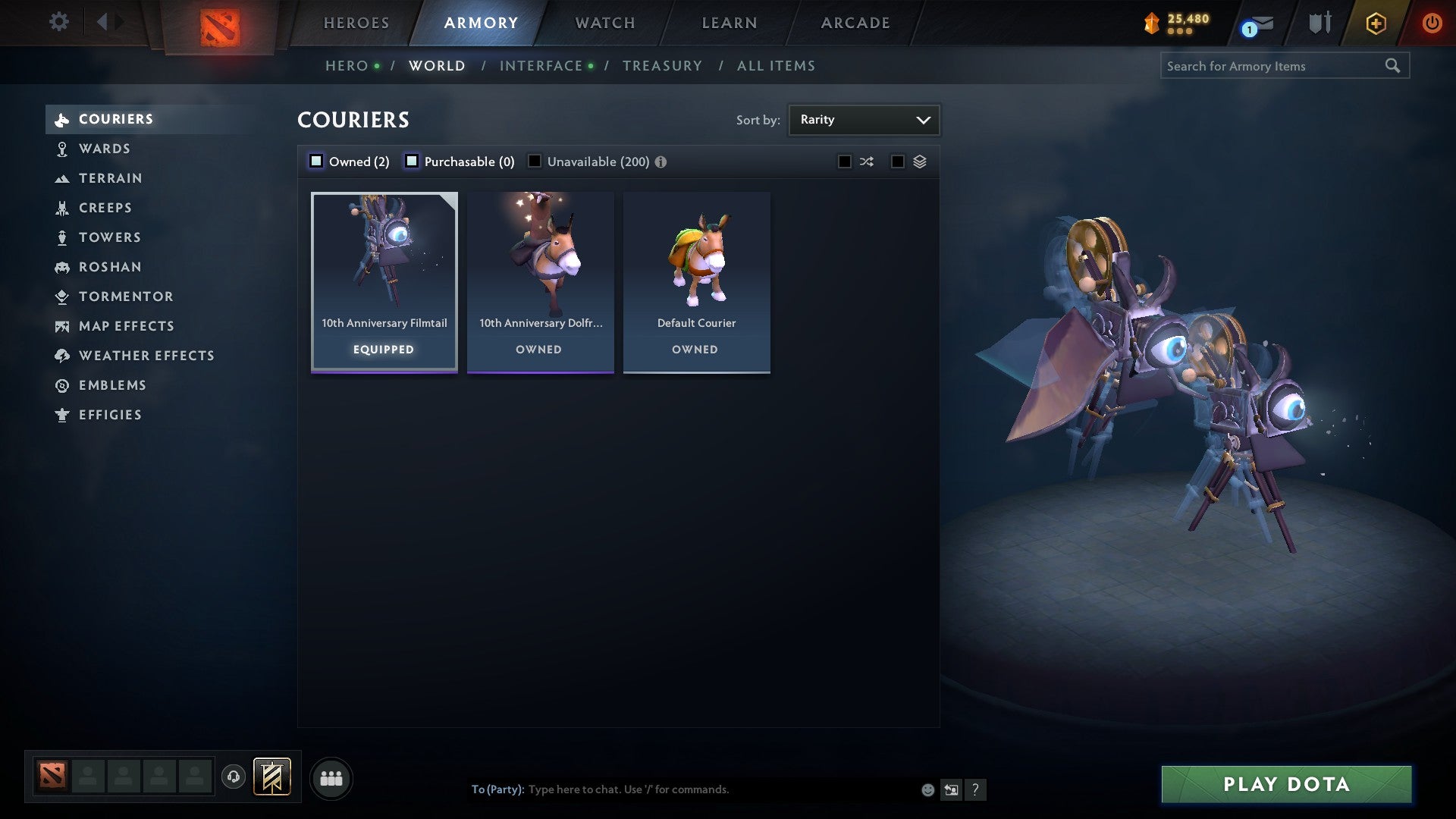The image size is (1456, 819).
Task: Click the shuffle couriers icon
Action: 866,161
